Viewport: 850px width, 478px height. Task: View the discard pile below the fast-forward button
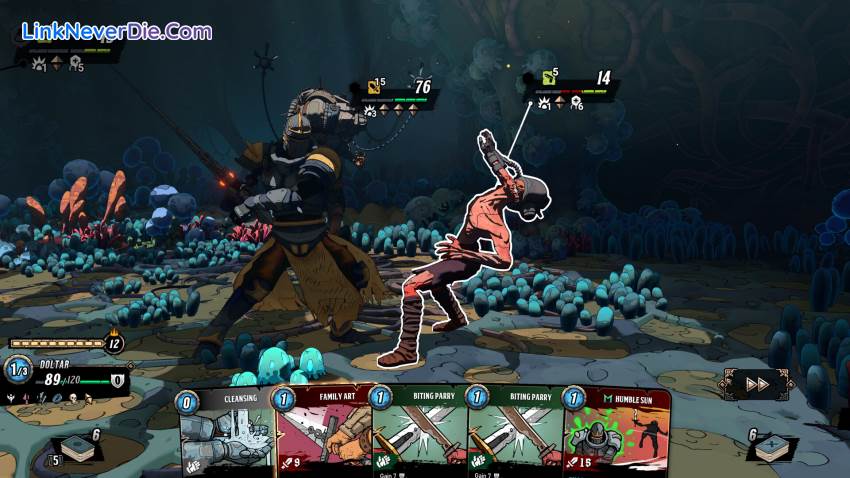770,447
